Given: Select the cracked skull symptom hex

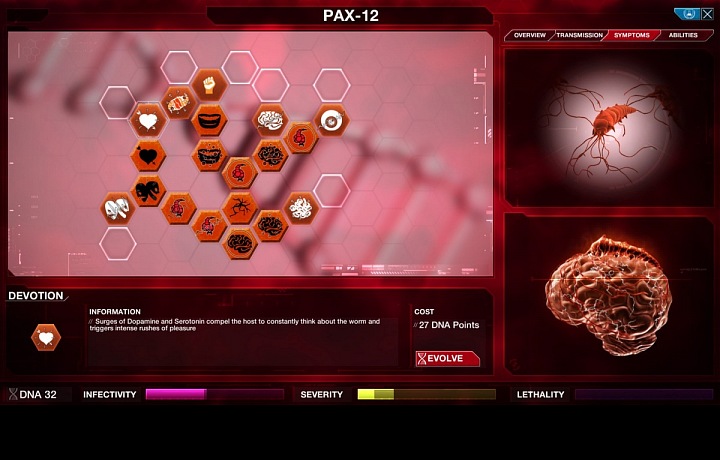Looking at the screenshot, I should pyautogui.click(x=118, y=207).
